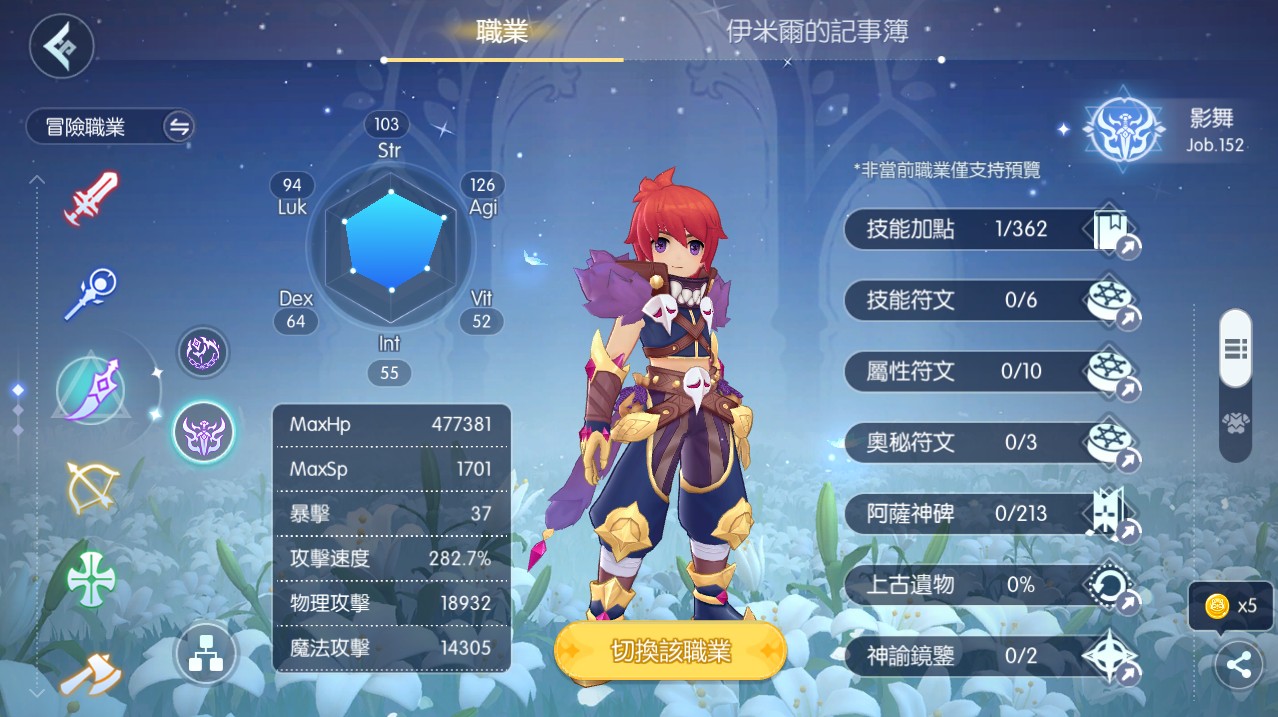Viewport: 1278px width, 717px height.
Task: Go back with the top-left arrow button
Action: point(61,46)
